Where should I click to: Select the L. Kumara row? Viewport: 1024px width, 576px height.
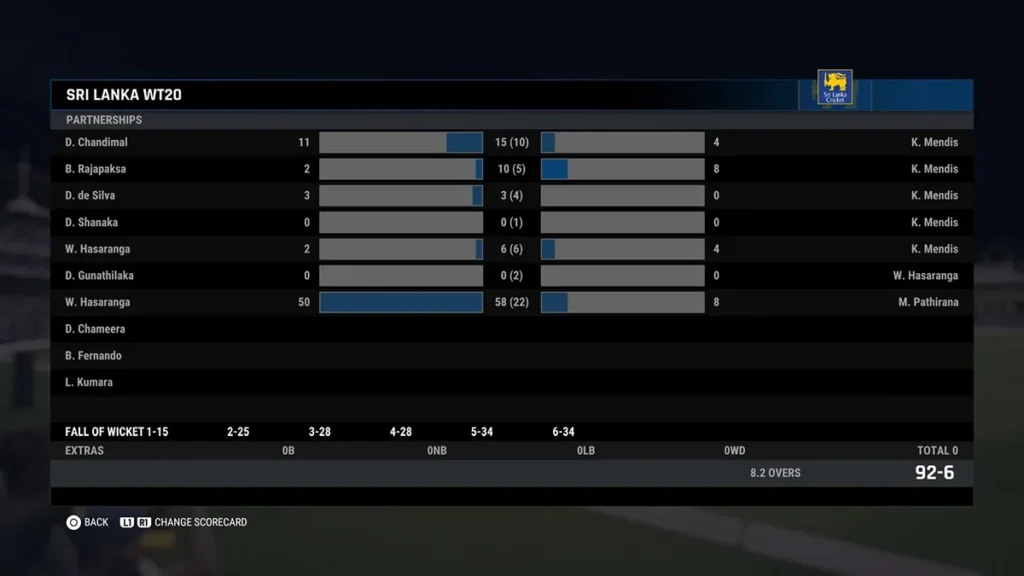[x=89, y=382]
